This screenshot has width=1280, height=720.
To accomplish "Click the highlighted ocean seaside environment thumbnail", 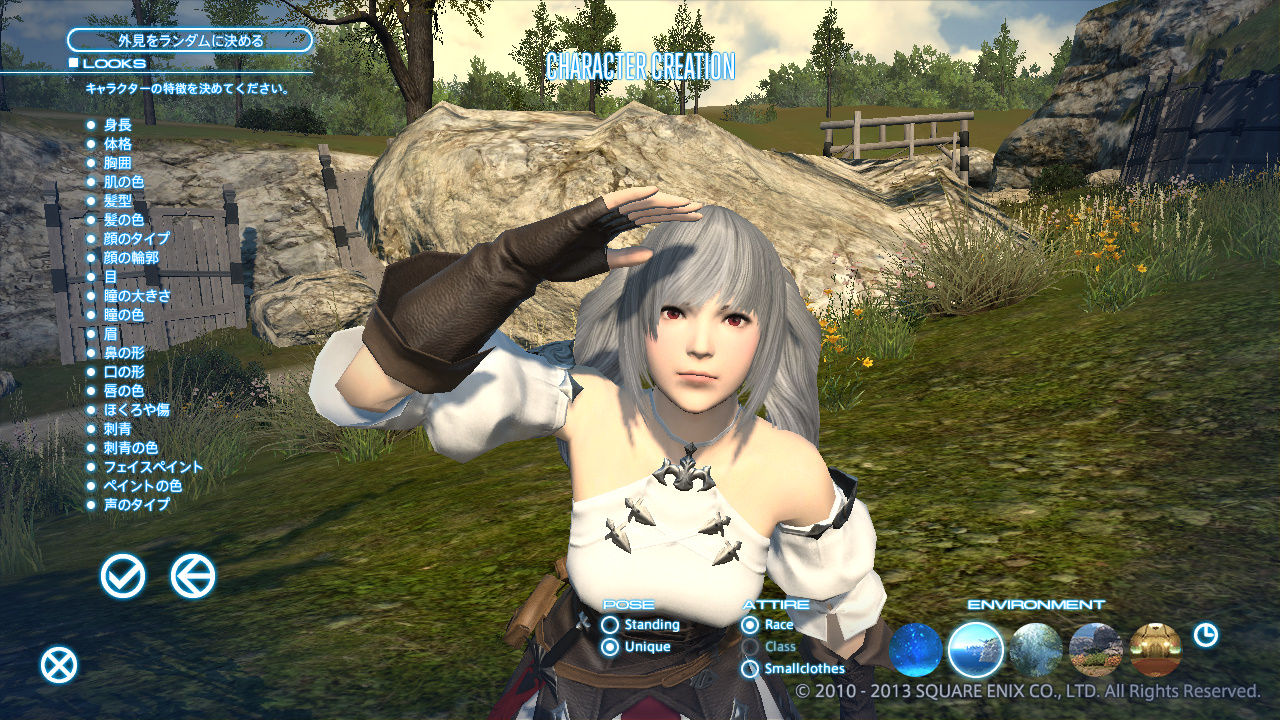I will [x=977, y=648].
